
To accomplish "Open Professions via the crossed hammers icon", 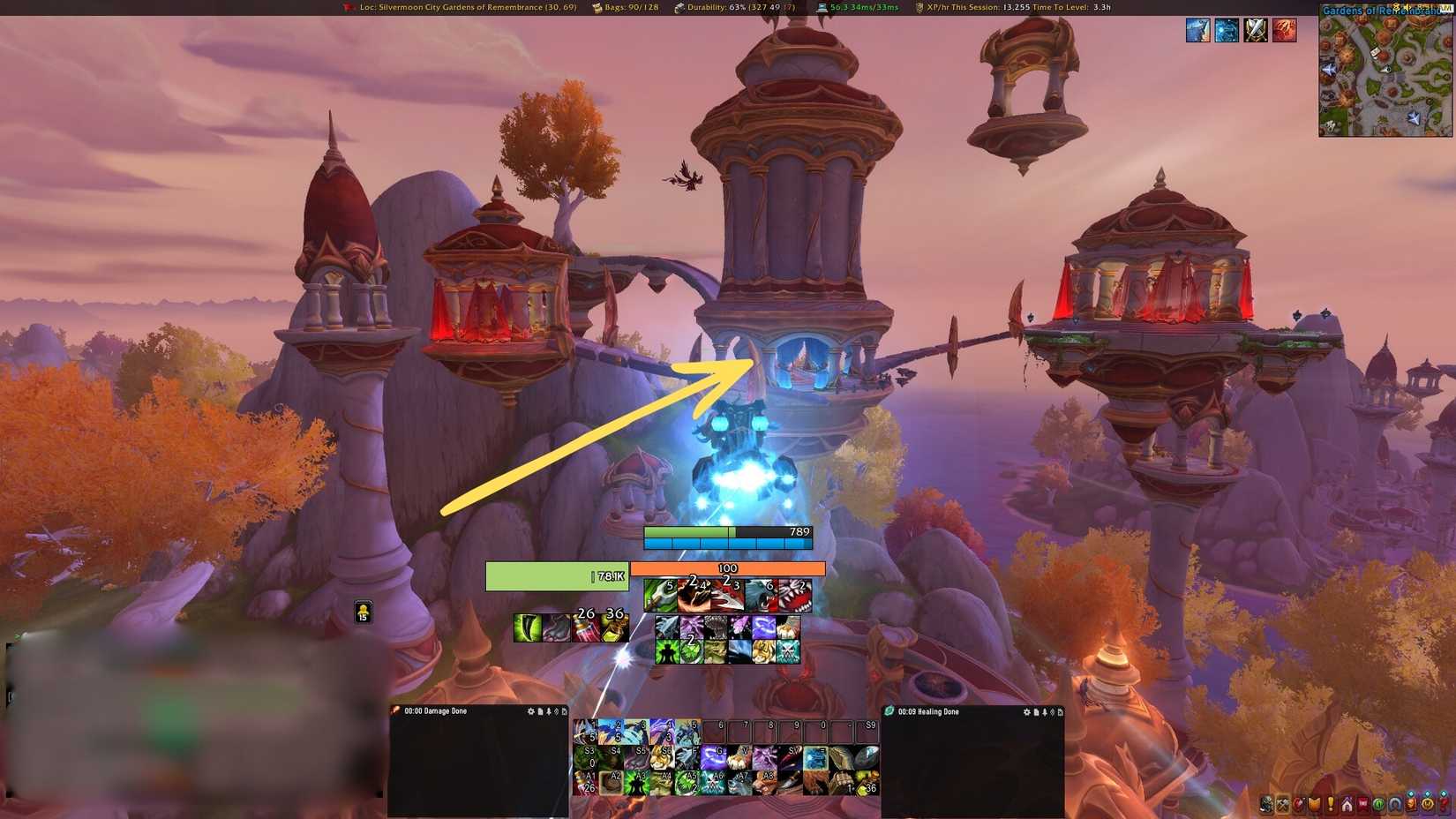I will (x=1282, y=804).
